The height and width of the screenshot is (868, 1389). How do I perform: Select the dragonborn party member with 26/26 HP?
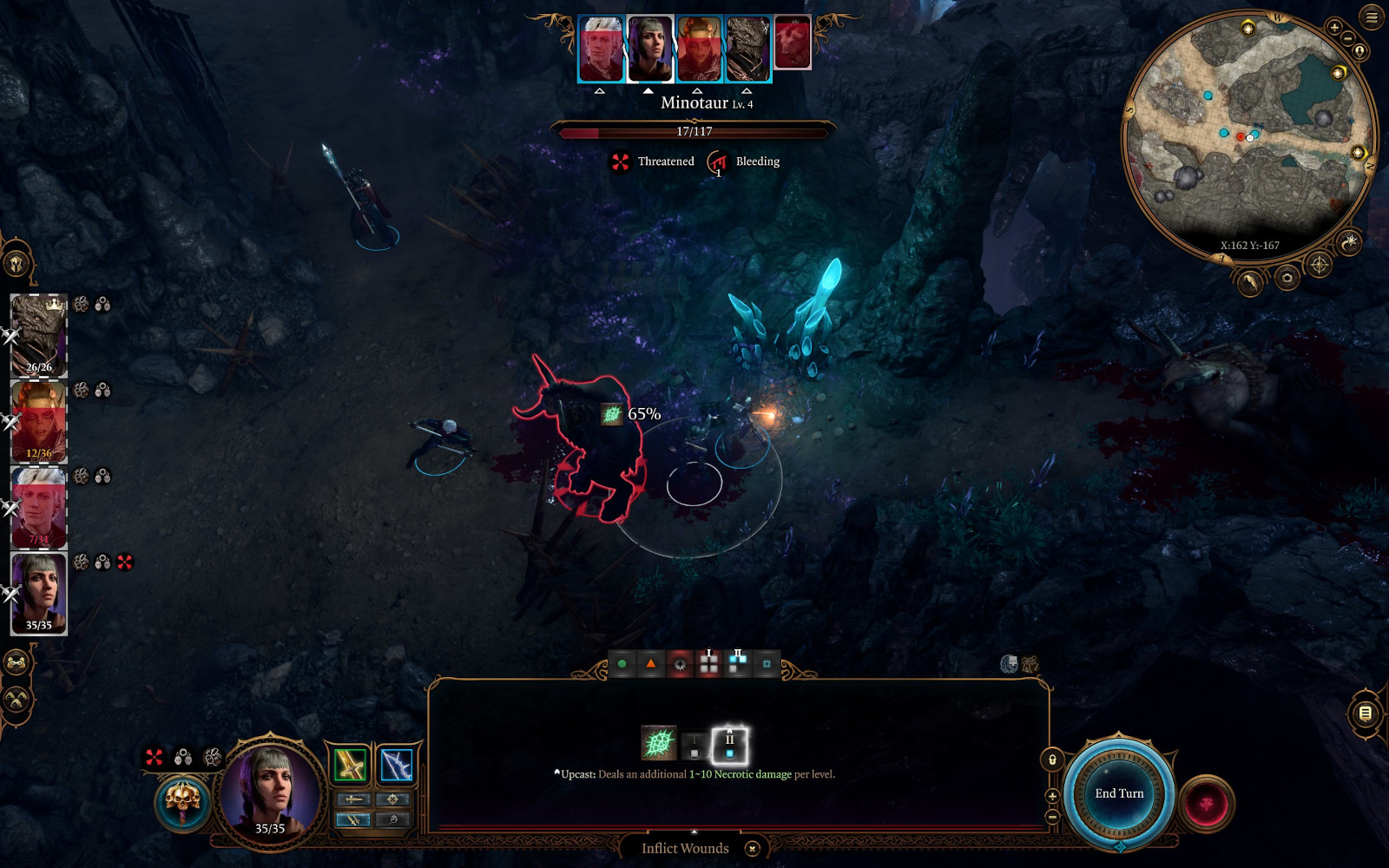(38, 334)
